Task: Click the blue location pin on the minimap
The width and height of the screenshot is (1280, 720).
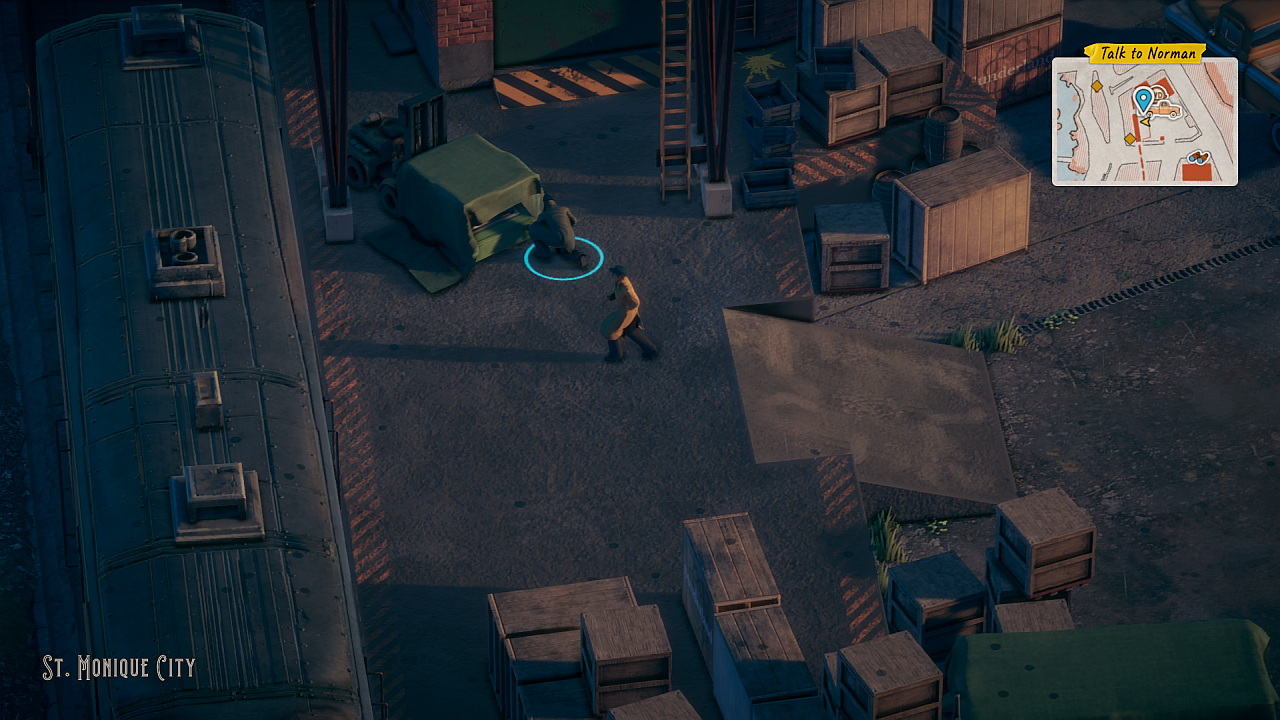Action: pyautogui.click(x=1143, y=99)
